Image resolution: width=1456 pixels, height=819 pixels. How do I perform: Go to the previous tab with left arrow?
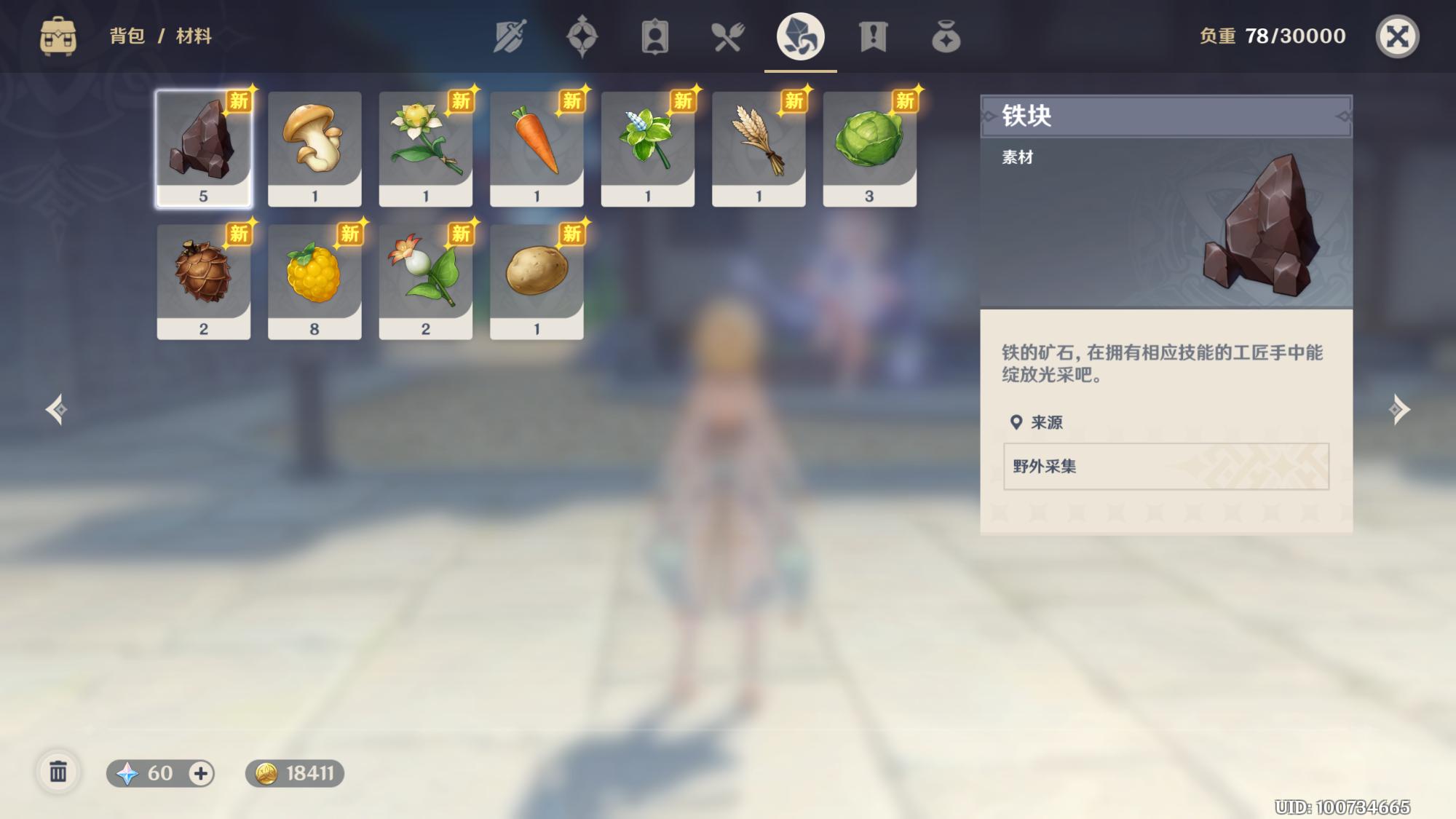coord(57,409)
